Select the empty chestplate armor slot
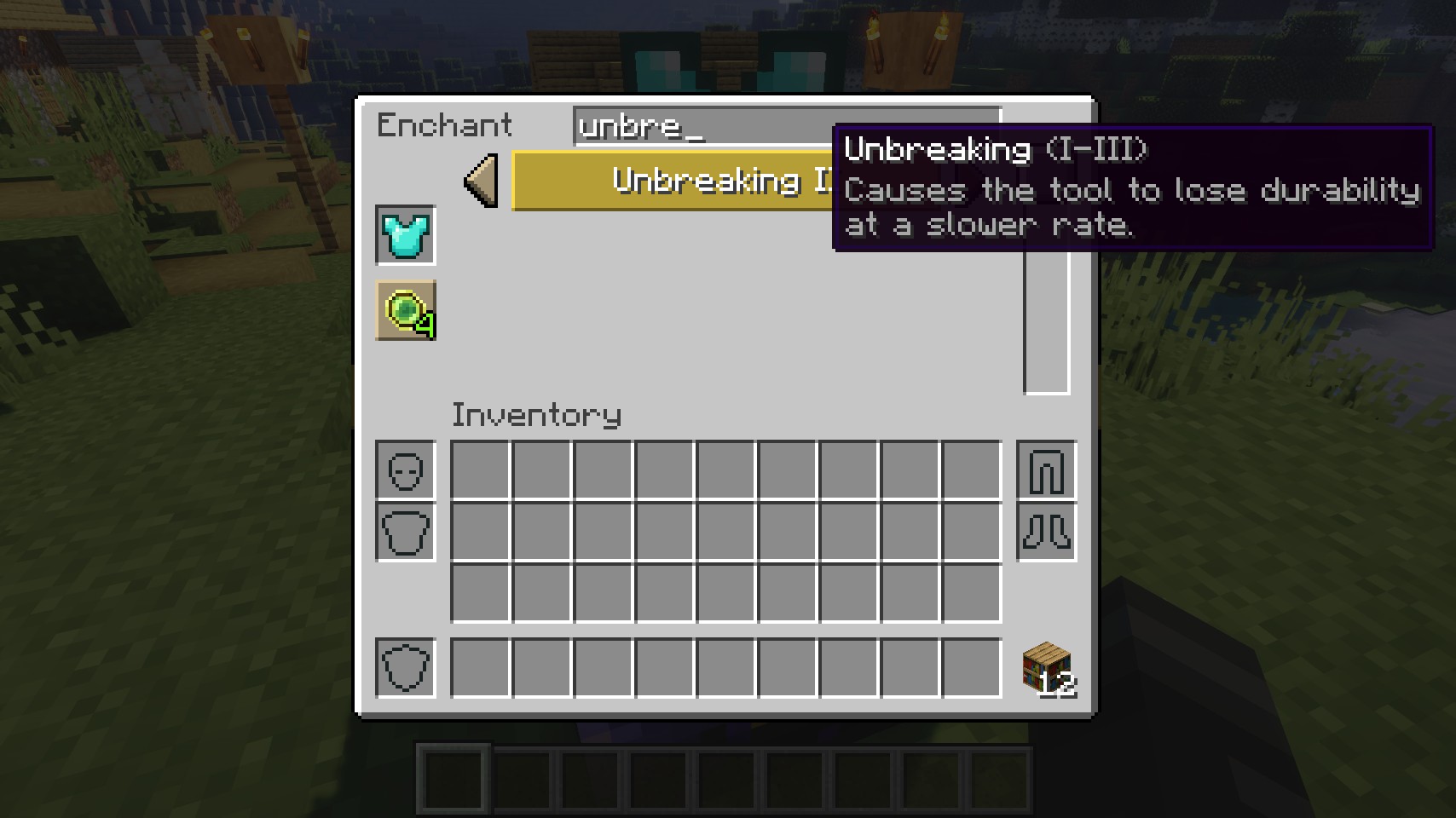This screenshot has height=818, width=1456. 406,532
